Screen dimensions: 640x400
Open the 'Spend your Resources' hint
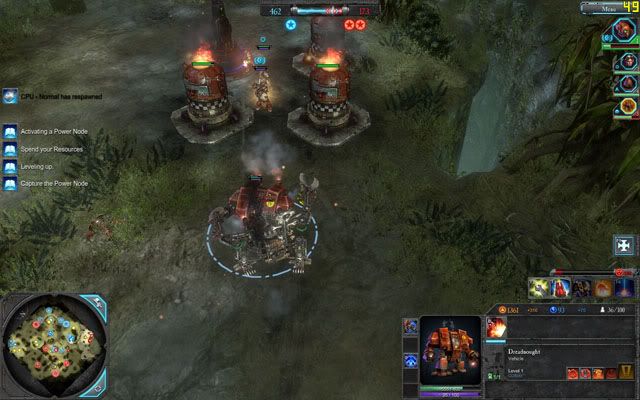pos(10,149)
